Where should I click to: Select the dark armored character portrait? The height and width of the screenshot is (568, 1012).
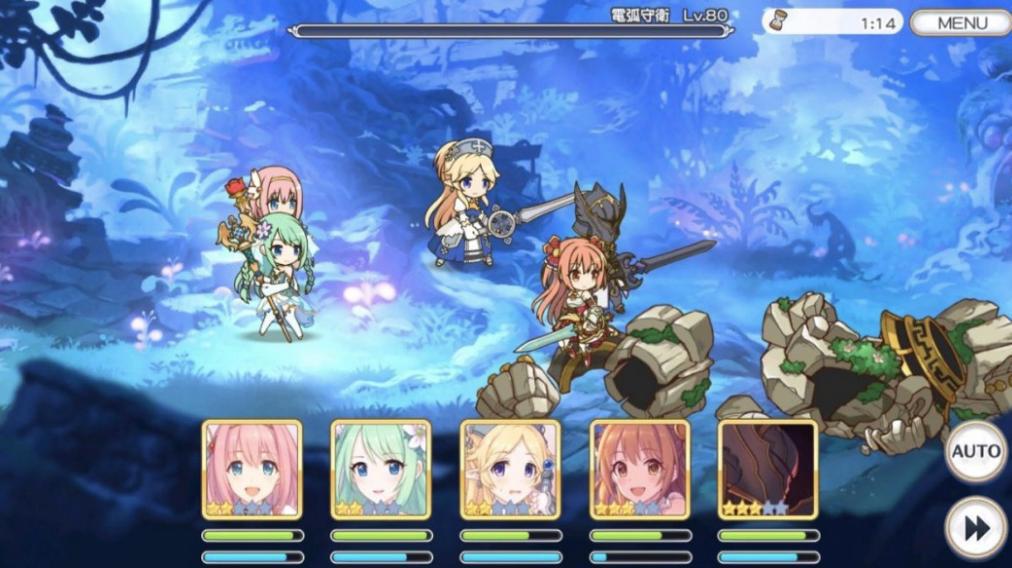pos(768,469)
